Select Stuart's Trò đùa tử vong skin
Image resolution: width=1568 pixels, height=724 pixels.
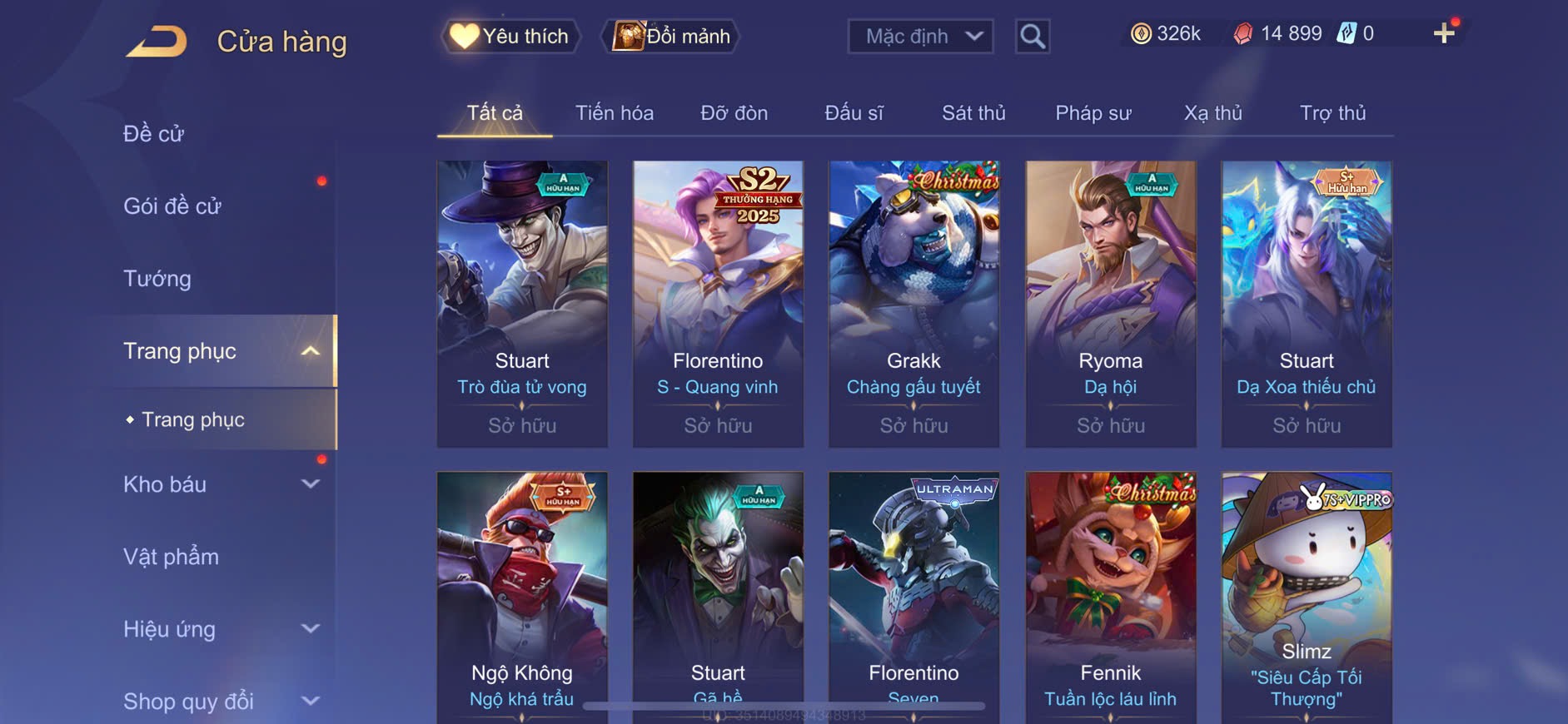pyautogui.click(x=522, y=304)
